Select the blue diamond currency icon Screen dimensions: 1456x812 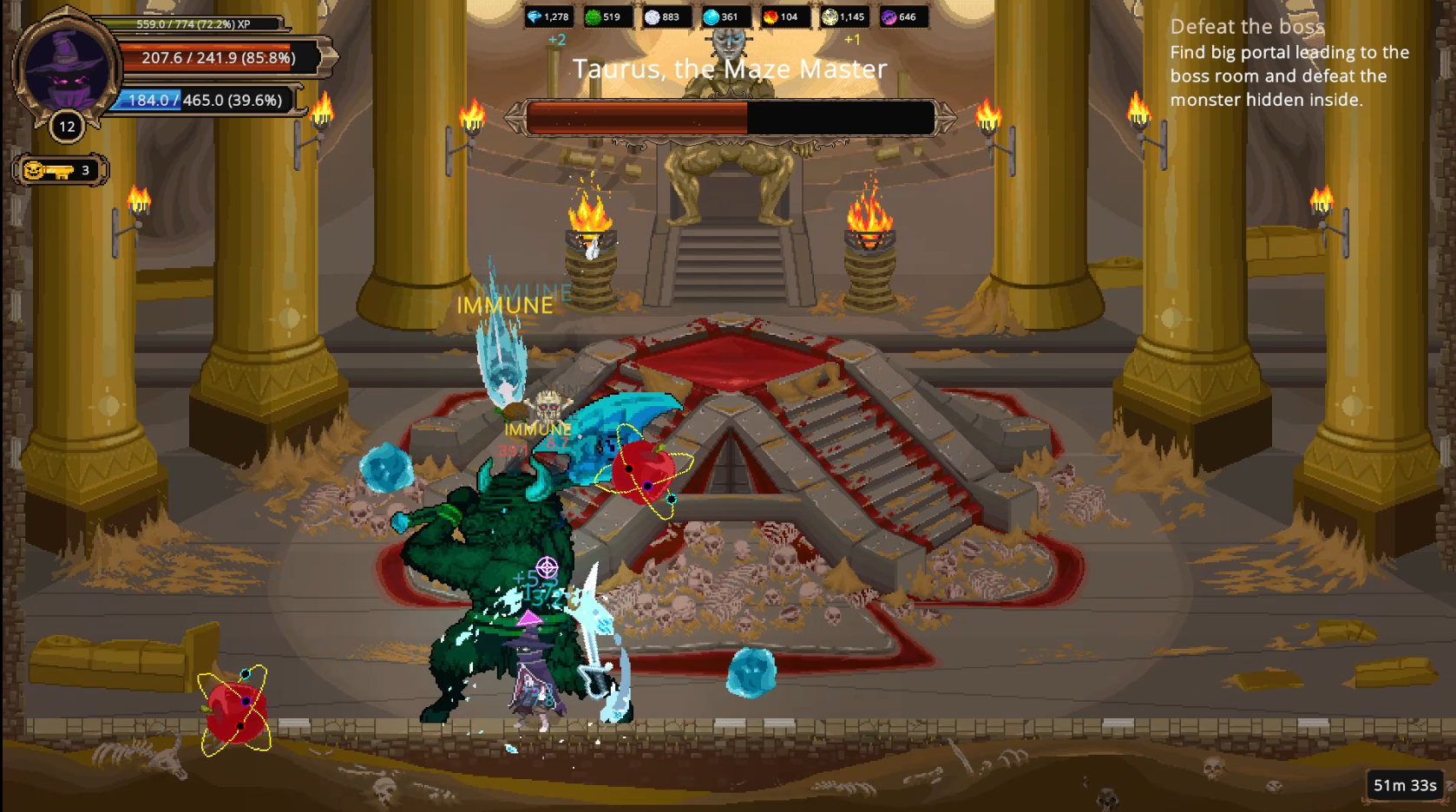[x=535, y=16]
